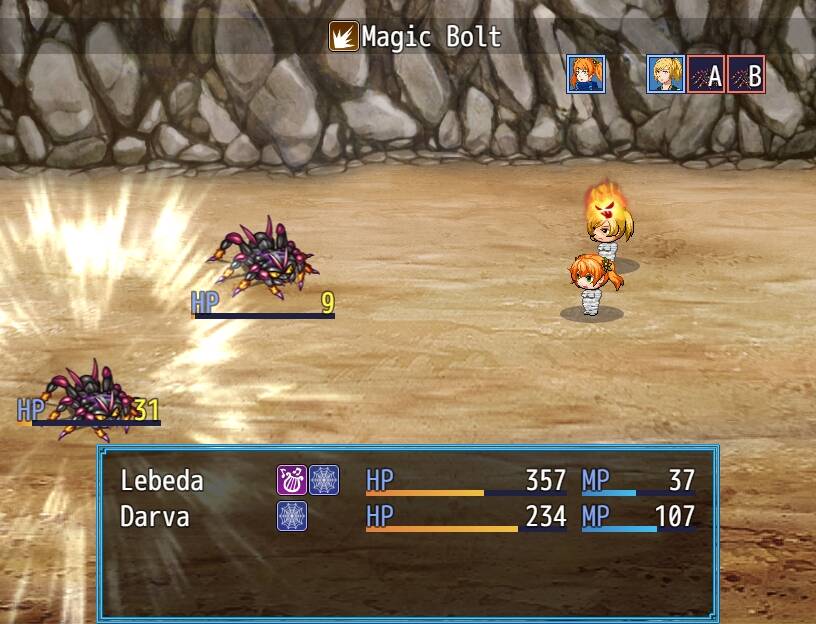
Task: Click the blonde-haired portrait in turn order
Action: (x=665, y=74)
